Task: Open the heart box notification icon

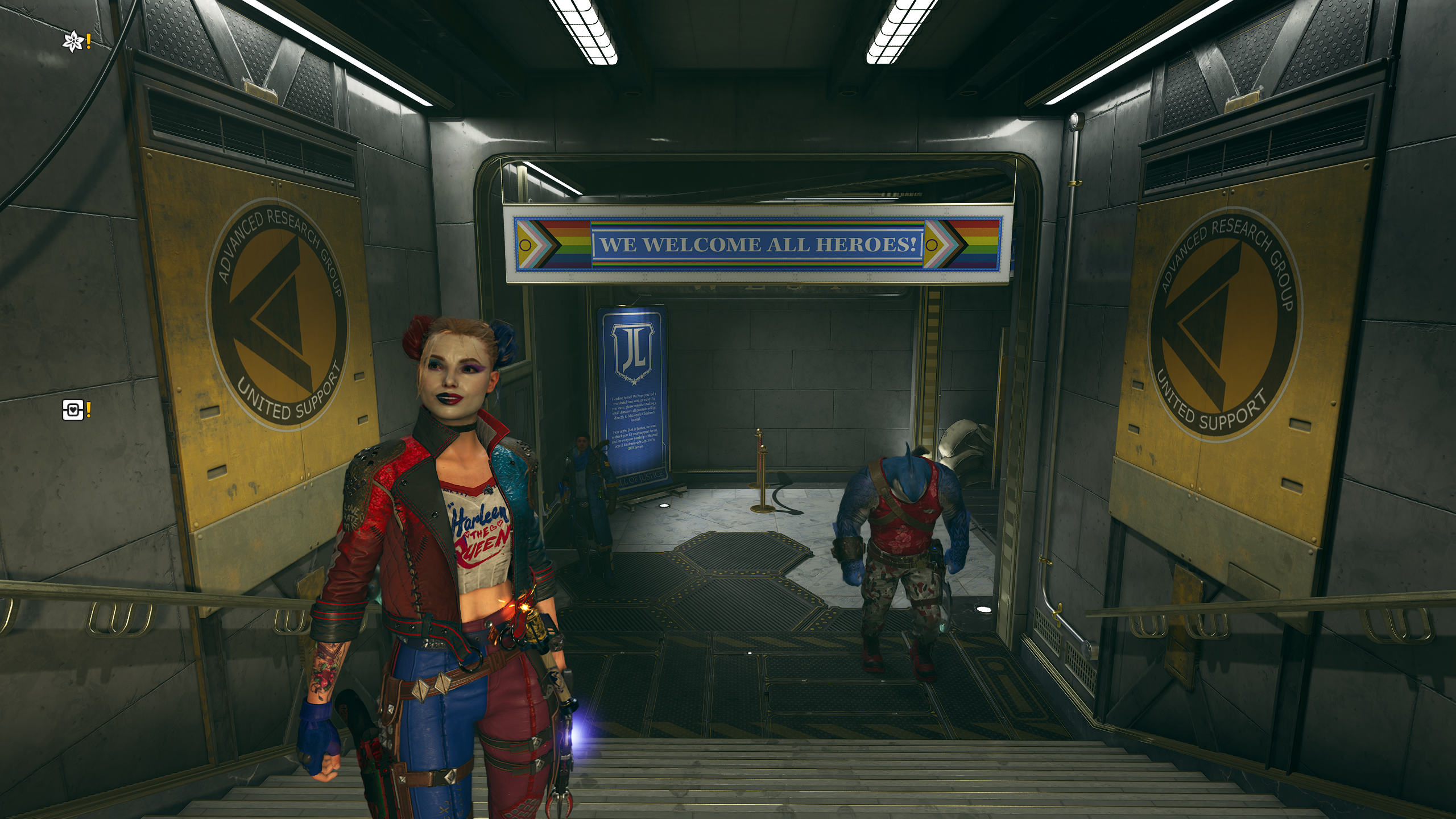Action: tap(73, 409)
